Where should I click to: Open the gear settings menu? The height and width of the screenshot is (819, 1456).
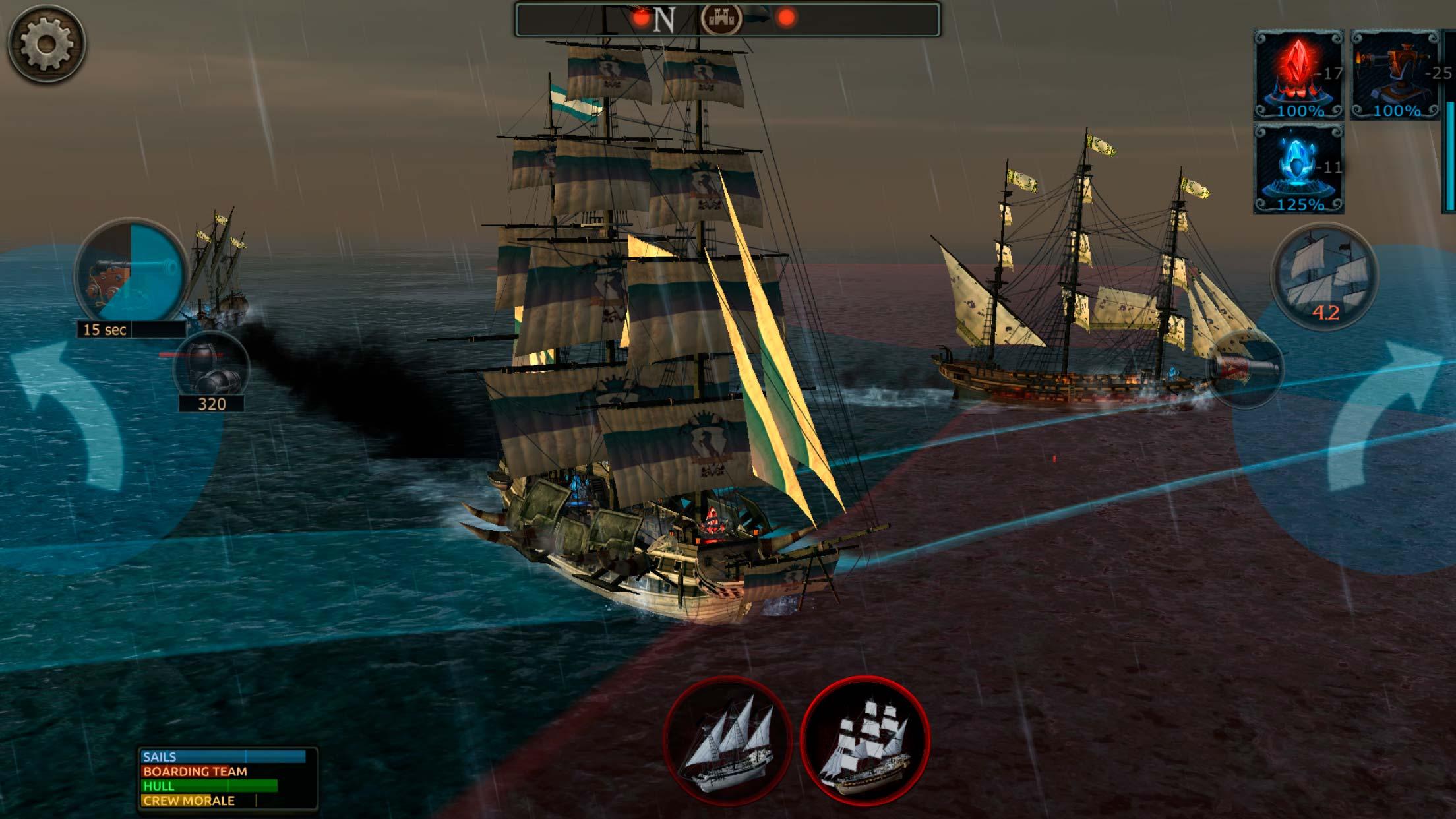click(x=45, y=44)
